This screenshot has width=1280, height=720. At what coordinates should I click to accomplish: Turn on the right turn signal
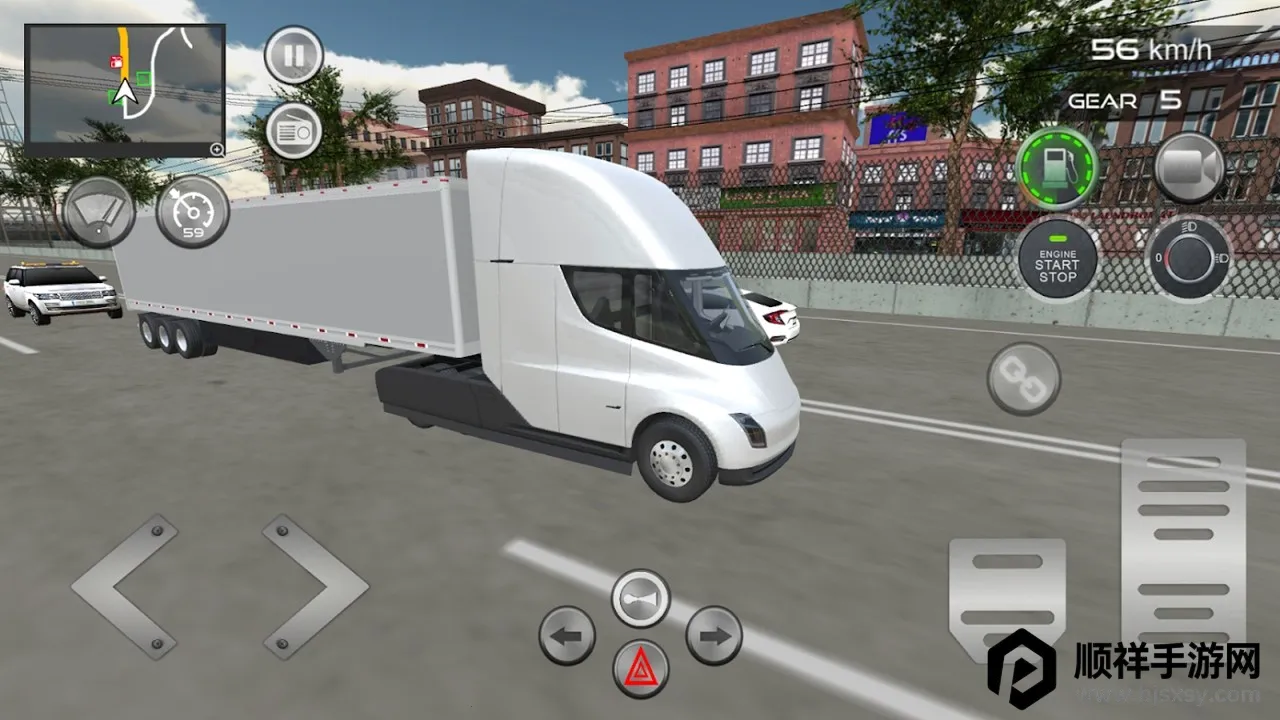[x=714, y=635]
